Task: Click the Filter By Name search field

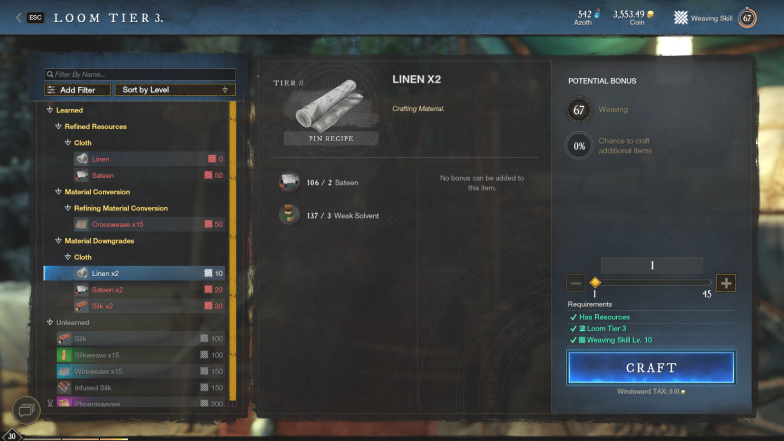Action: [140, 74]
